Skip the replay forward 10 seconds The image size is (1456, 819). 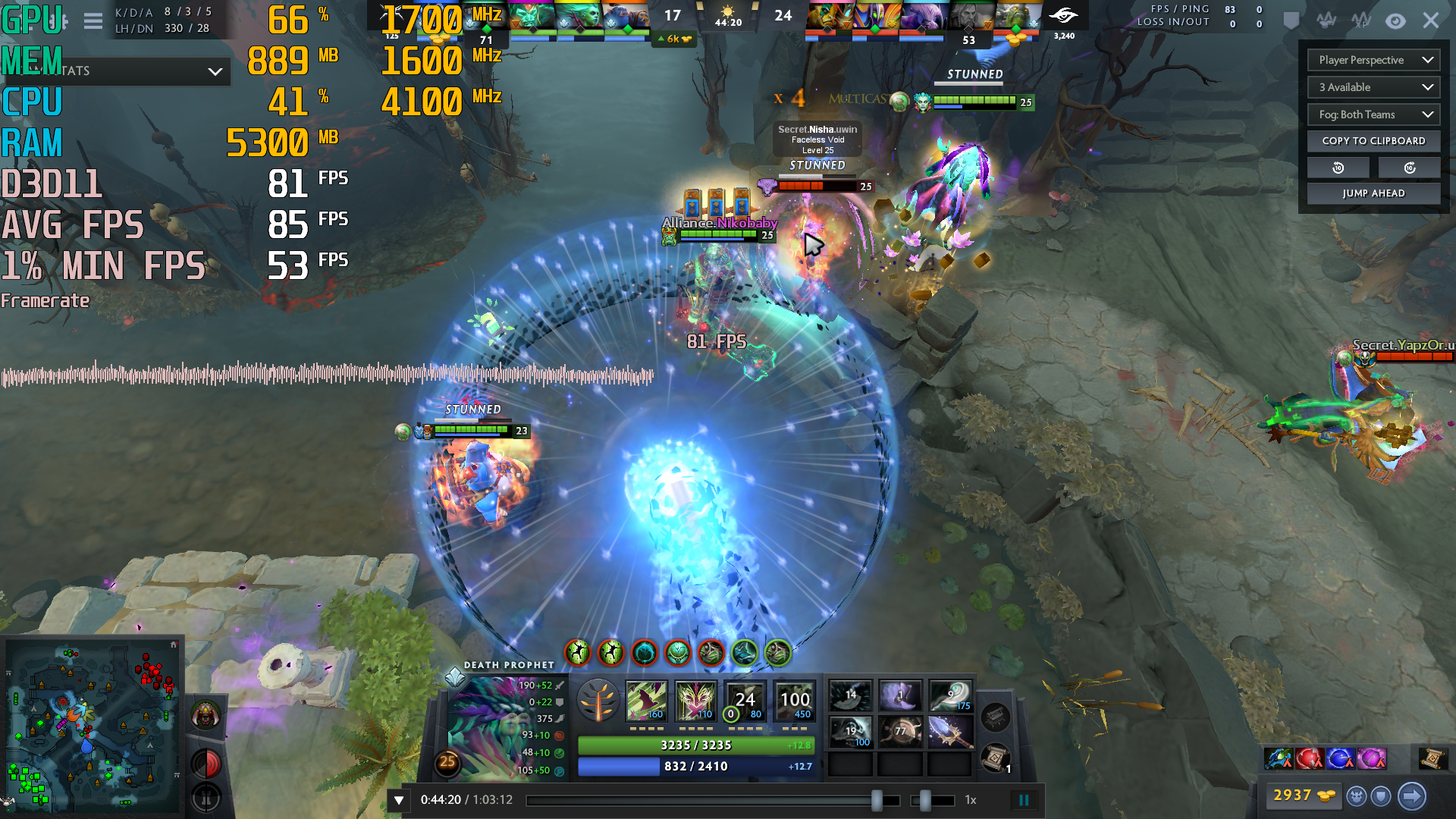1409,168
